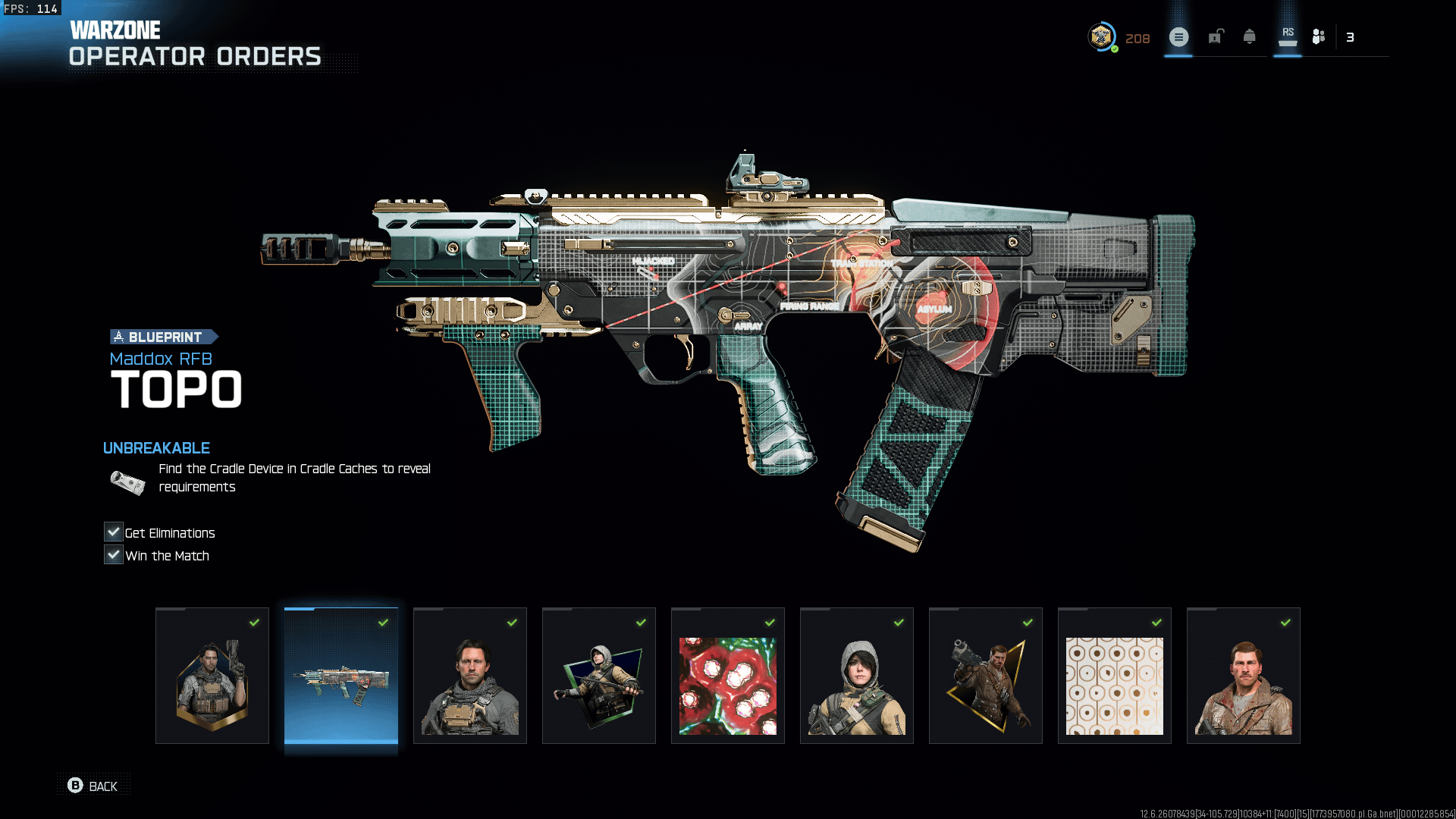Open the player rank emblem profile
Viewport: 1456px width, 819px height.
[x=1101, y=36]
